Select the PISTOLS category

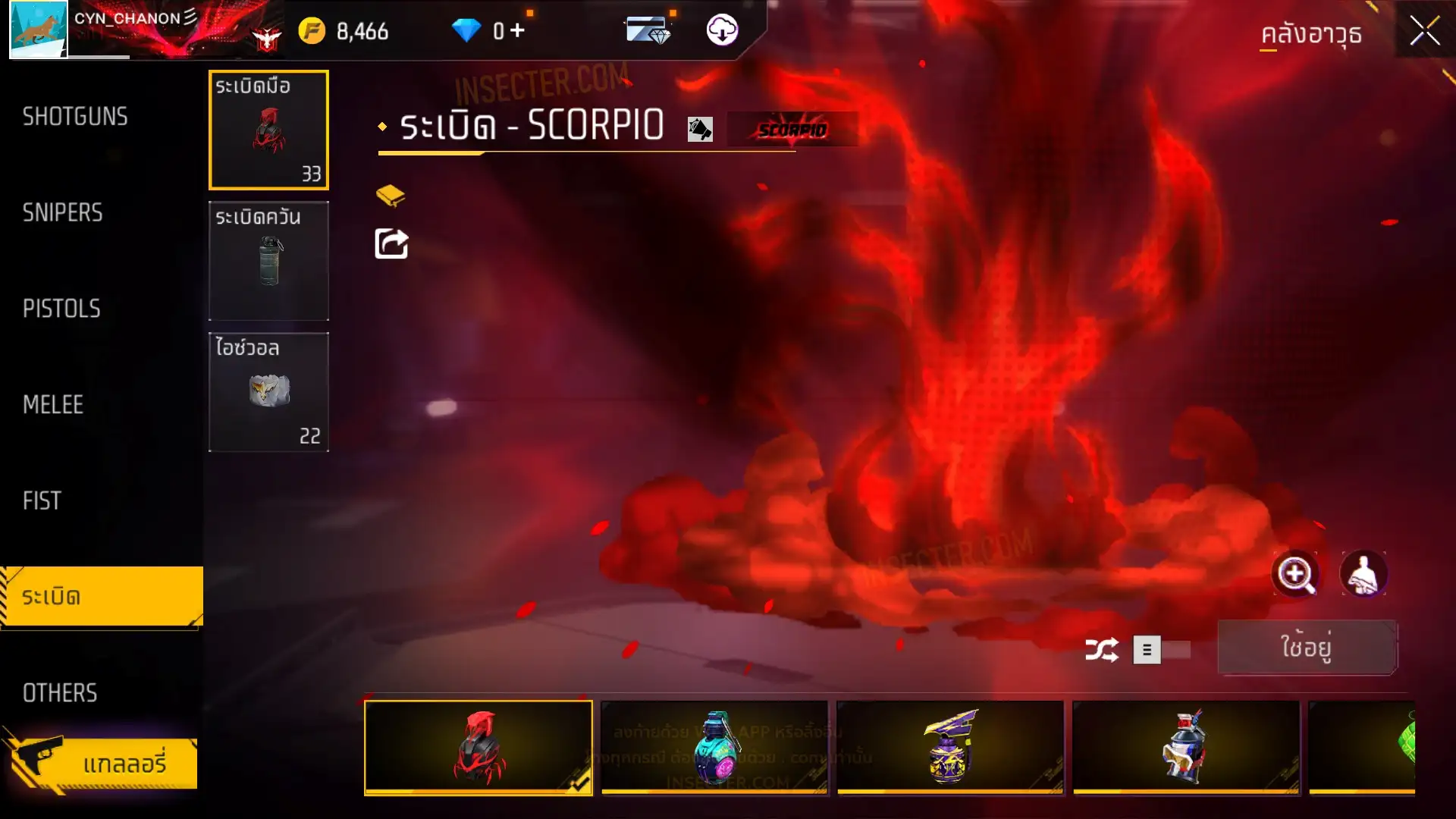click(61, 309)
